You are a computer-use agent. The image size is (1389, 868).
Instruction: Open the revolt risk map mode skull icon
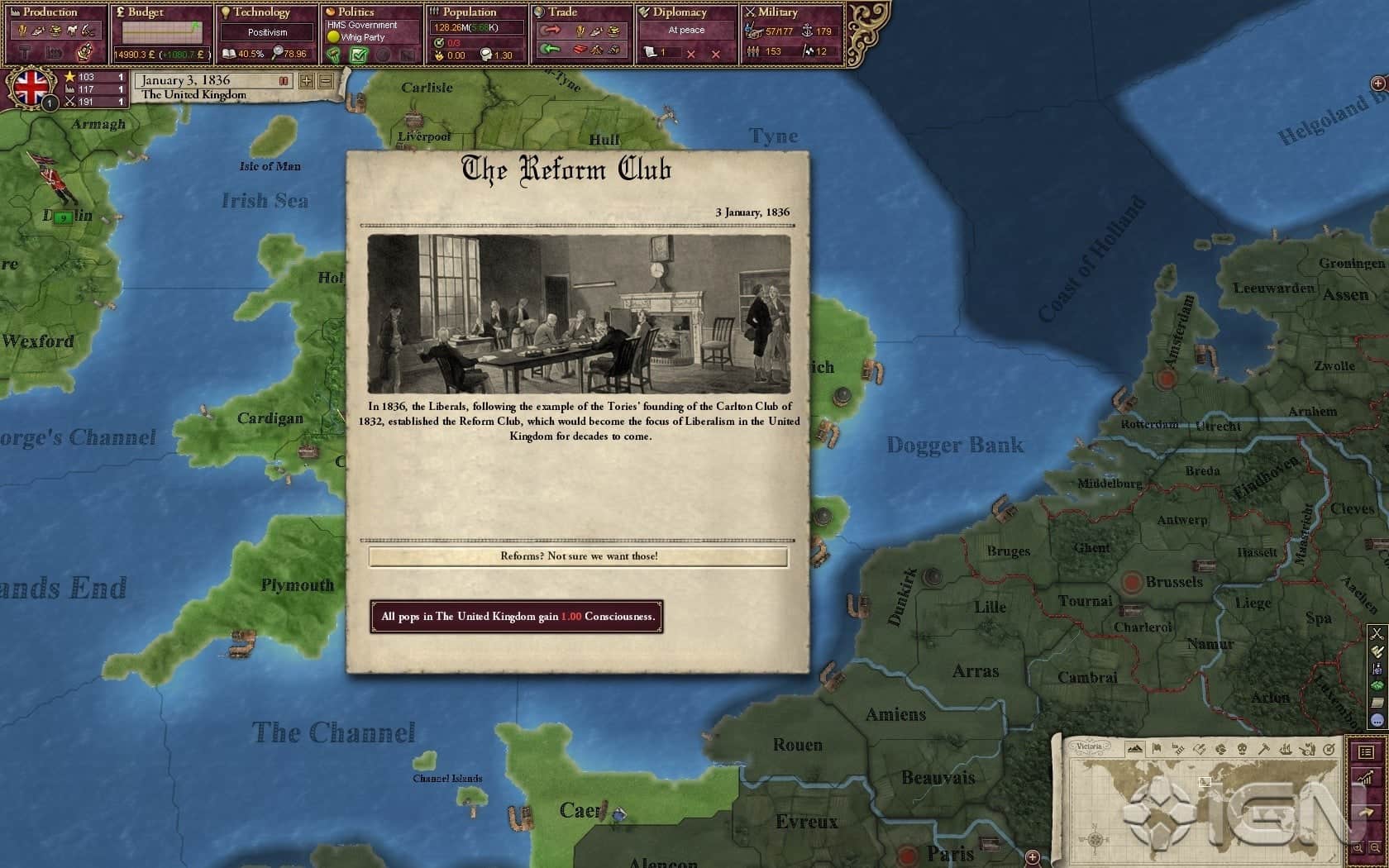1243,748
